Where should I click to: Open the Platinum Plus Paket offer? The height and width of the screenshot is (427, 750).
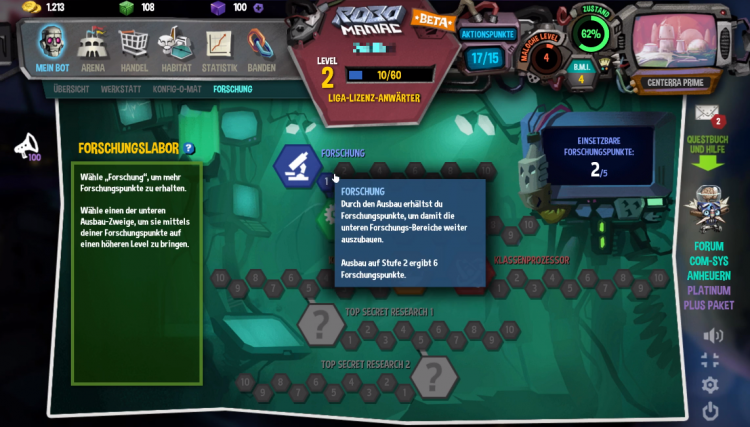coord(709,298)
